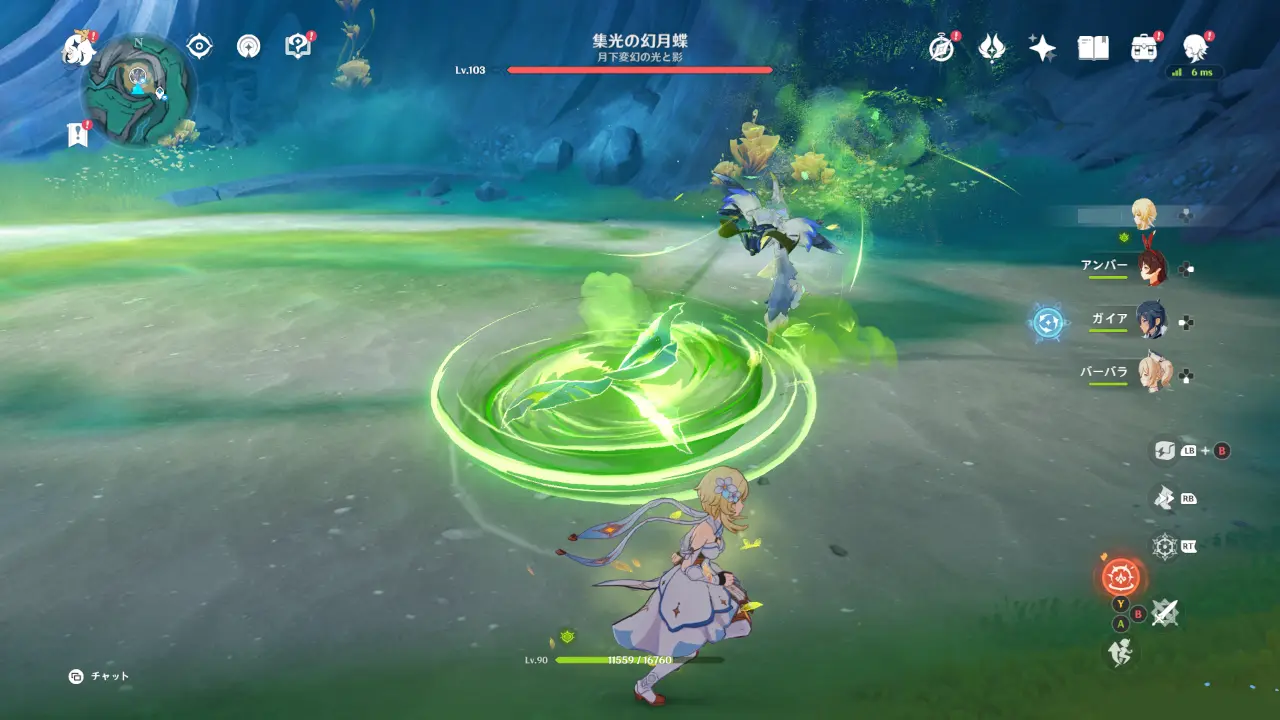Use the snowflake elemental skill icon

pyautogui.click(x=1165, y=546)
